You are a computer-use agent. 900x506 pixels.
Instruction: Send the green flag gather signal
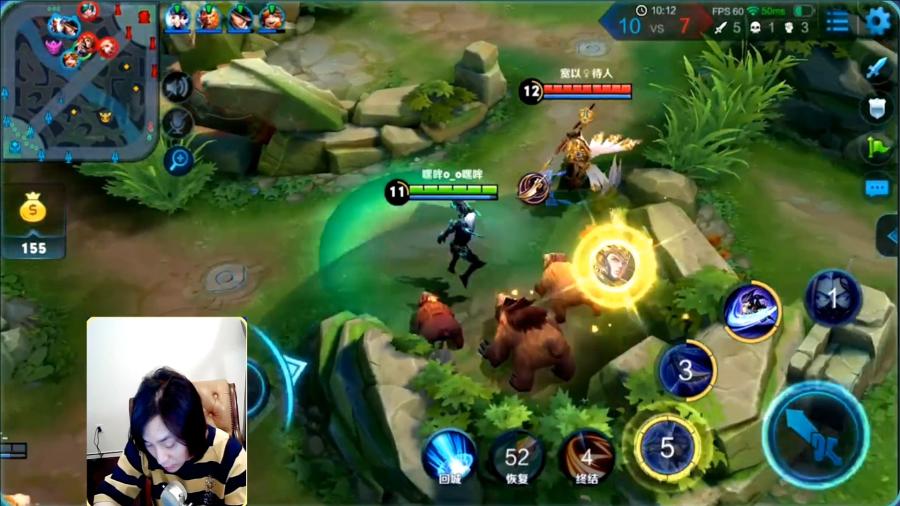pos(877,148)
